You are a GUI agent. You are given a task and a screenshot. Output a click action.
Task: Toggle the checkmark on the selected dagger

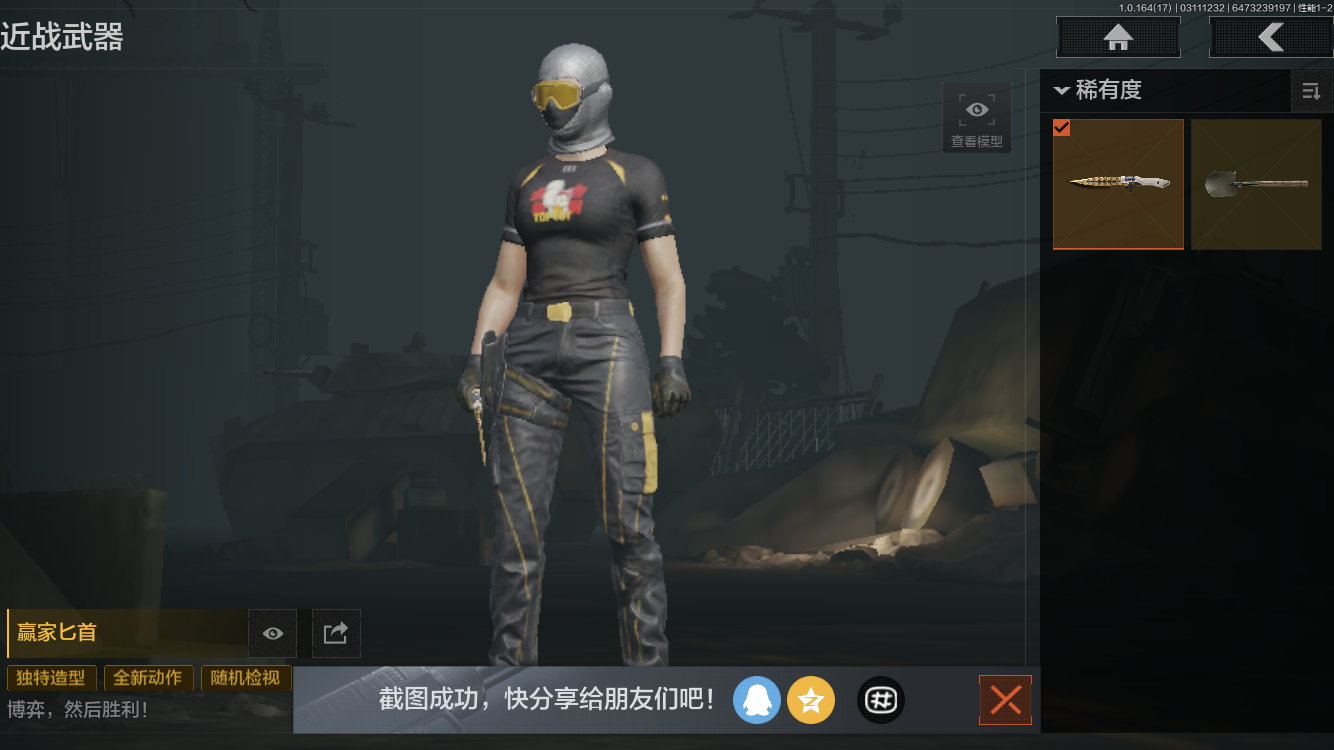[1062, 128]
